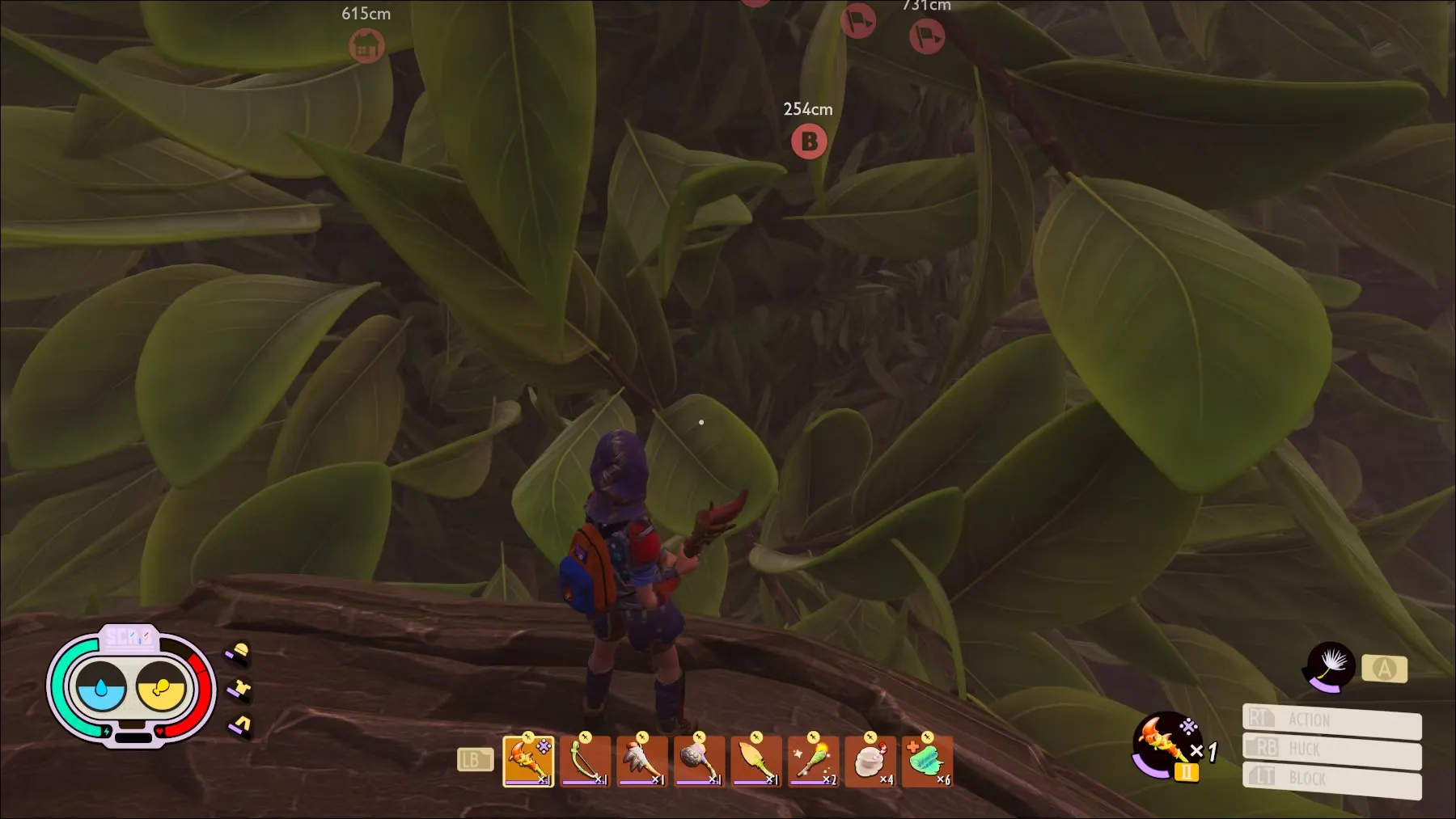1456x819 pixels.
Task: Choose the grey claw axe hotbar slot
Action: click(x=641, y=762)
